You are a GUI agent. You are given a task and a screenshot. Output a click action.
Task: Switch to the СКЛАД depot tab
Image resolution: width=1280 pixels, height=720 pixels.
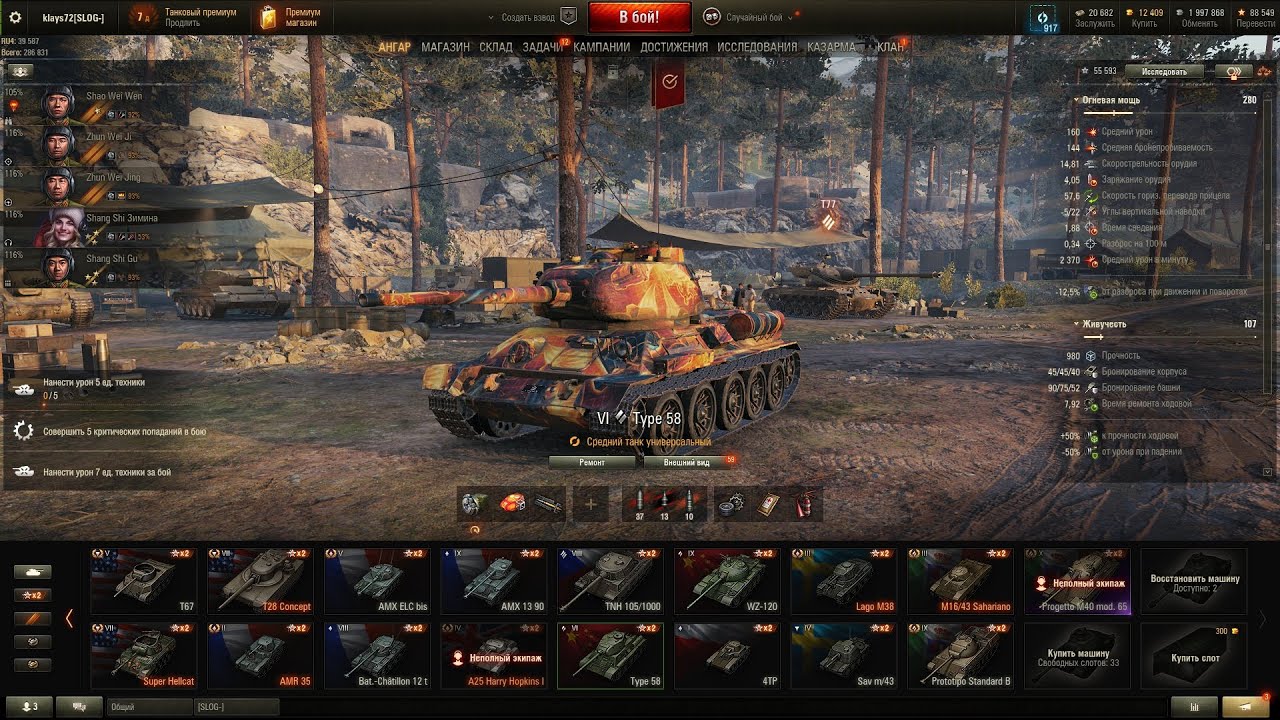496,47
